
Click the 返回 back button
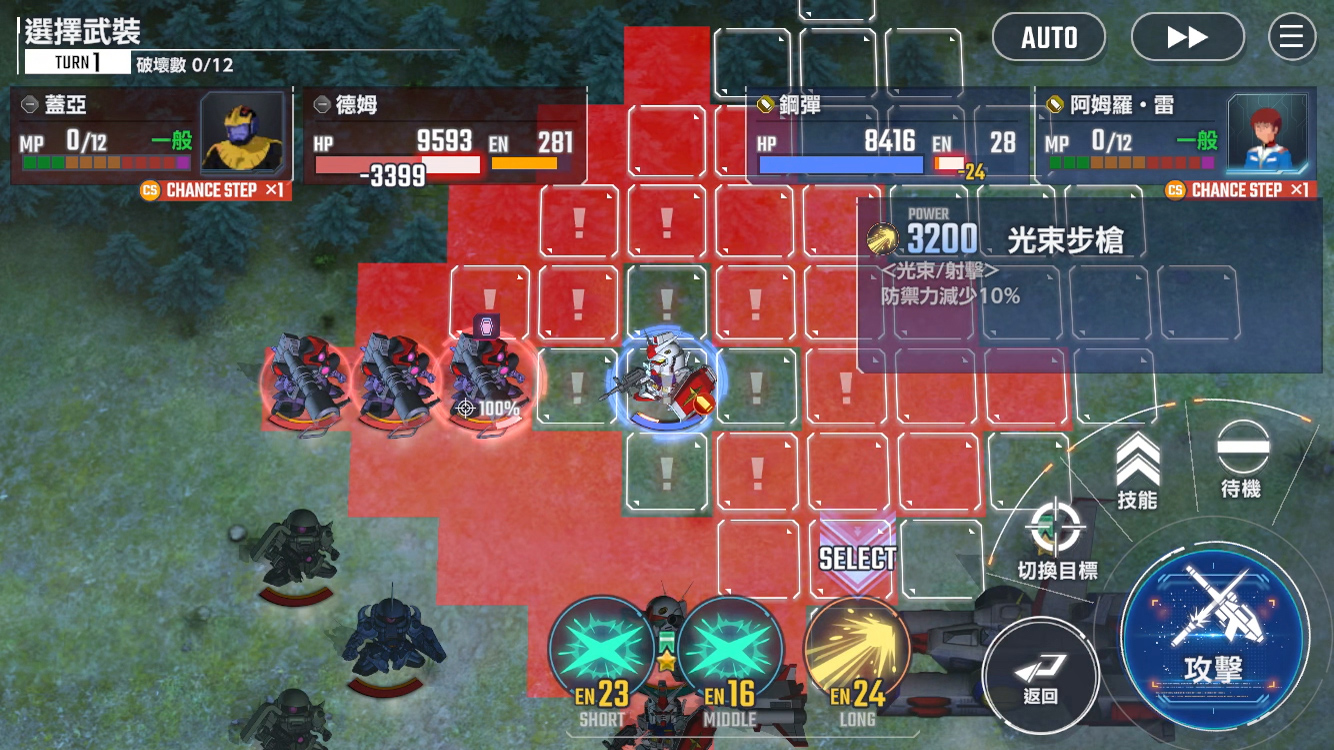pyautogui.click(x=1040, y=676)
